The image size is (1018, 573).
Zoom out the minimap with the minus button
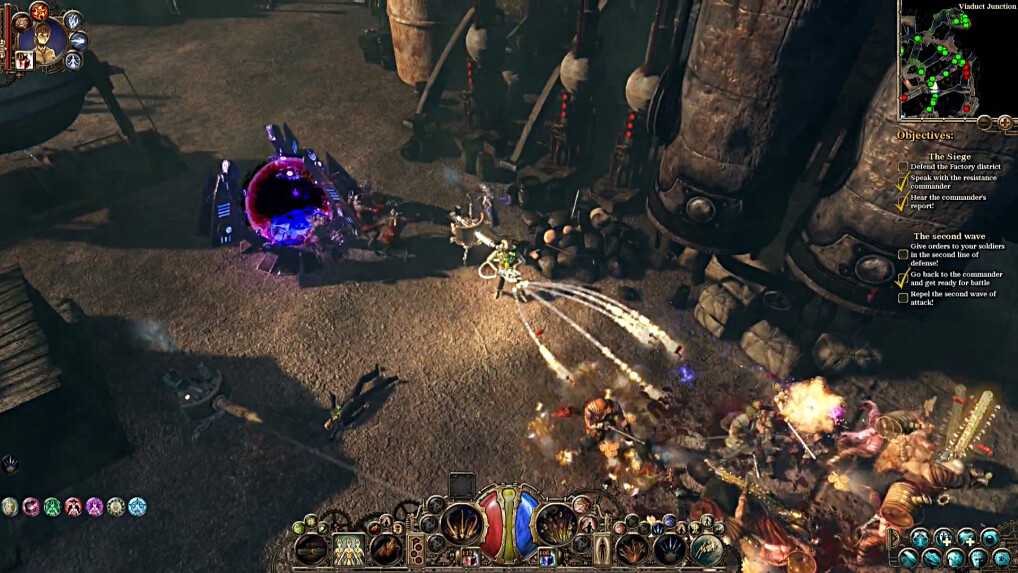click(984, 122)
